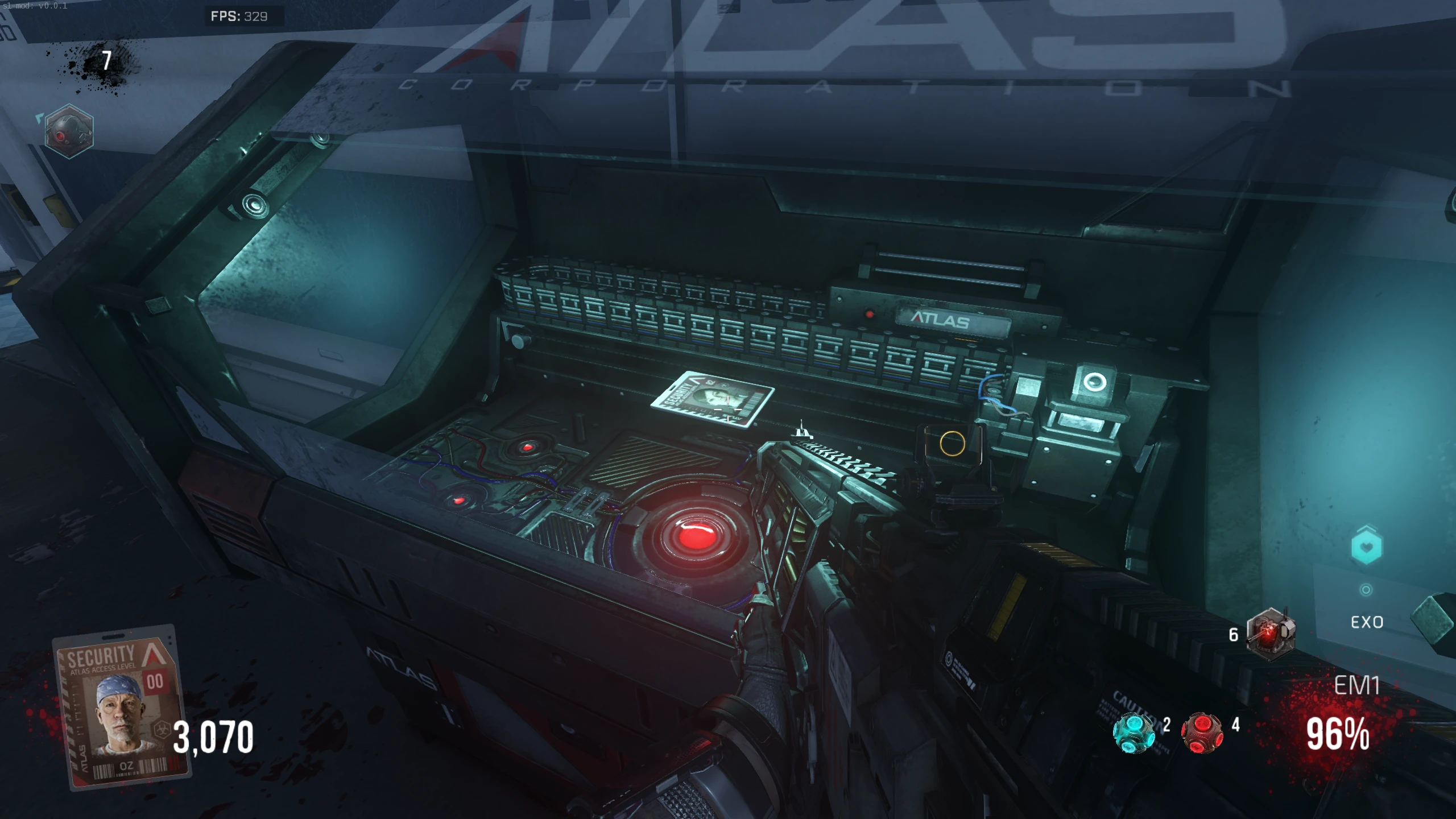Choose the red grenade icon
1456x819 pixels.
[1202, 733]
